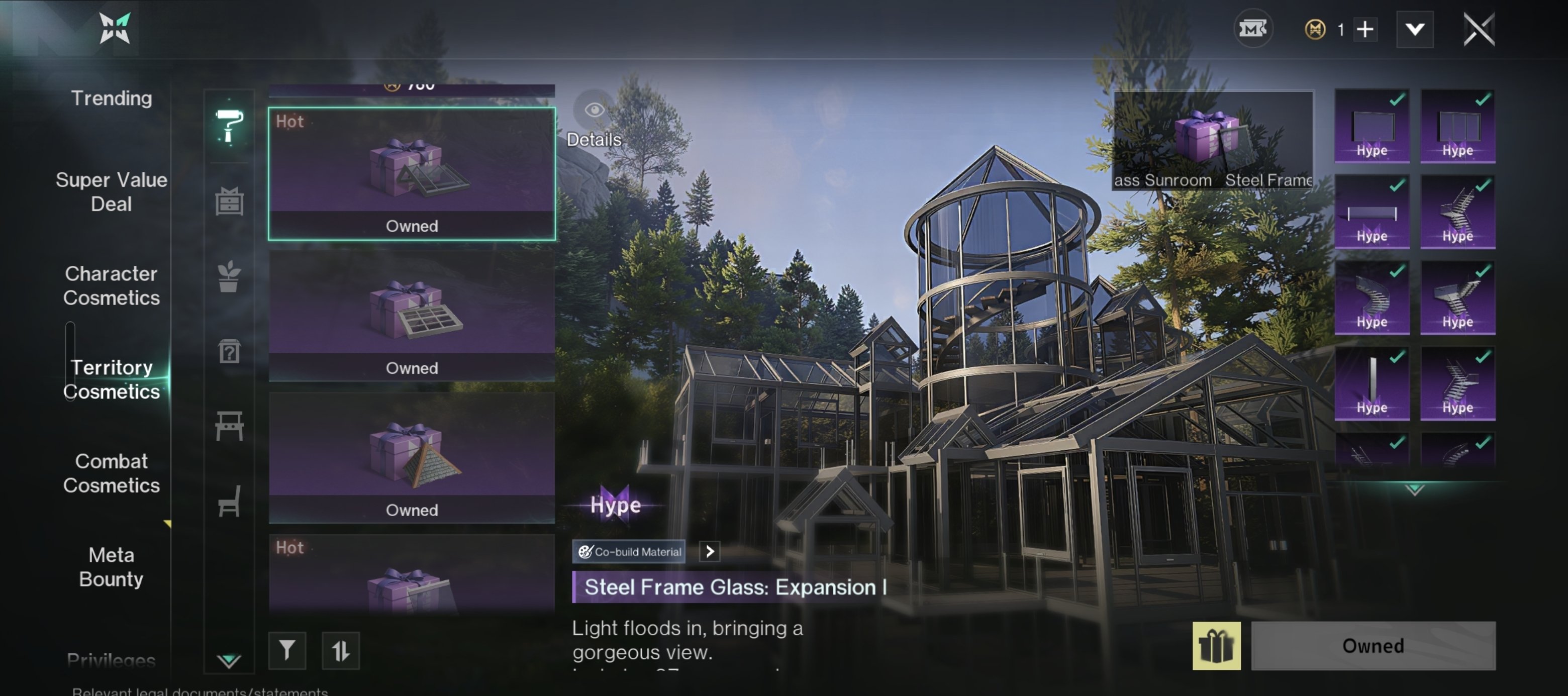Viewport: 1568px width, 696px height.
Task: View Details with the eye icon
Action: click(x=594, y=110)
